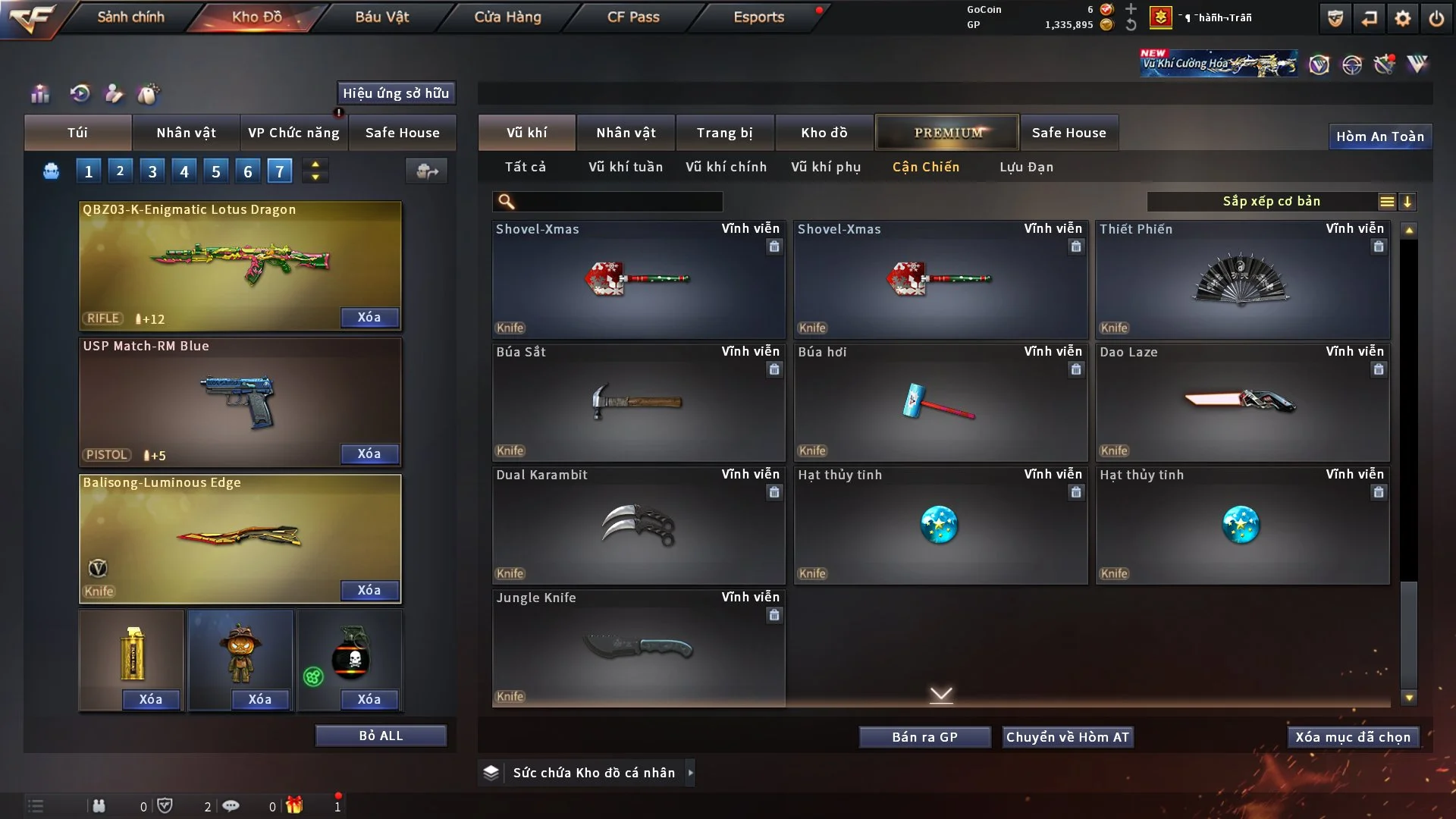The width and height of the screenshot is (1456, 819).
Task: Open the Hòm An Toàn safe box
Action: pos(1379,136)
